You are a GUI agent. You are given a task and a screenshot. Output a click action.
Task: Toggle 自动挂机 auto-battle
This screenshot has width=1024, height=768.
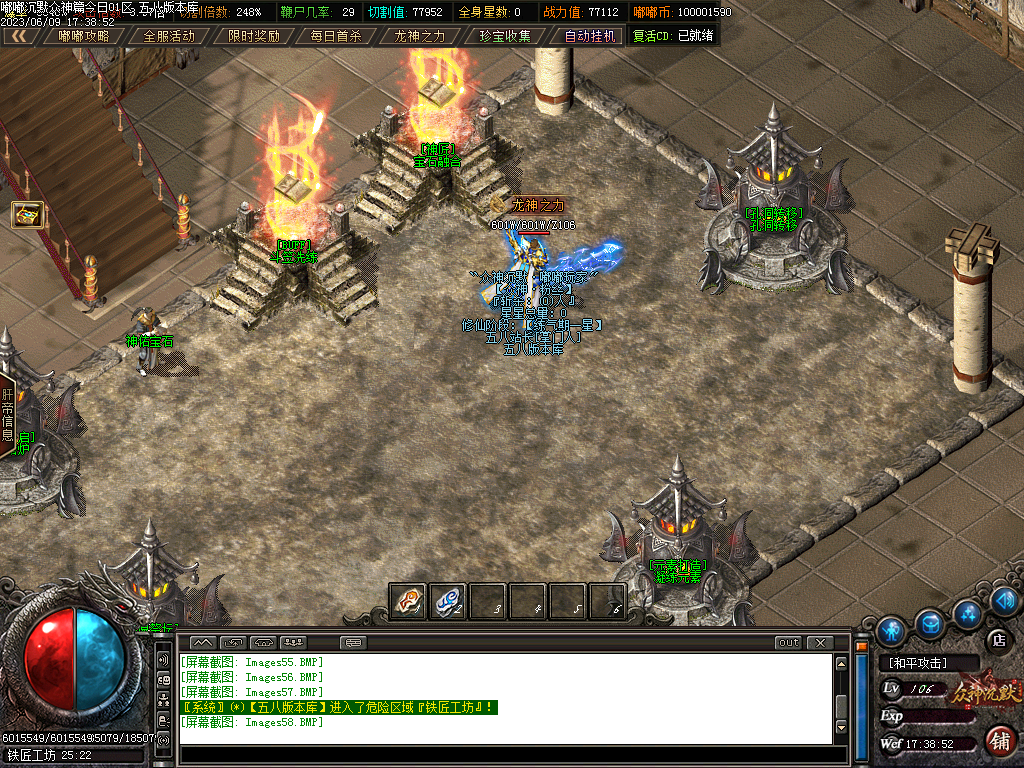tap(589, 36)
